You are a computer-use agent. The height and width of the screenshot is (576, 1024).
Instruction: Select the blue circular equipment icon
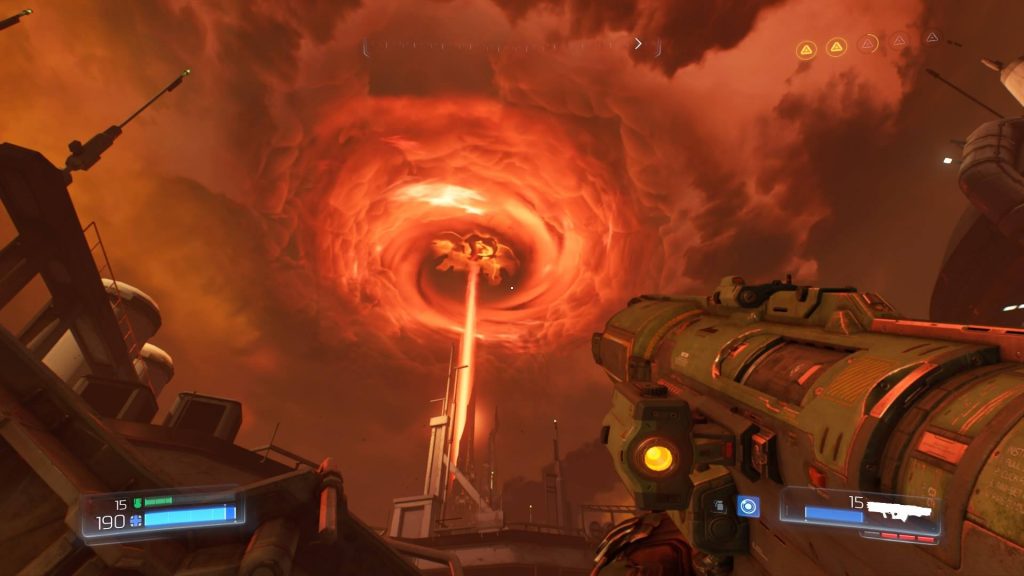tap(747, 506)
